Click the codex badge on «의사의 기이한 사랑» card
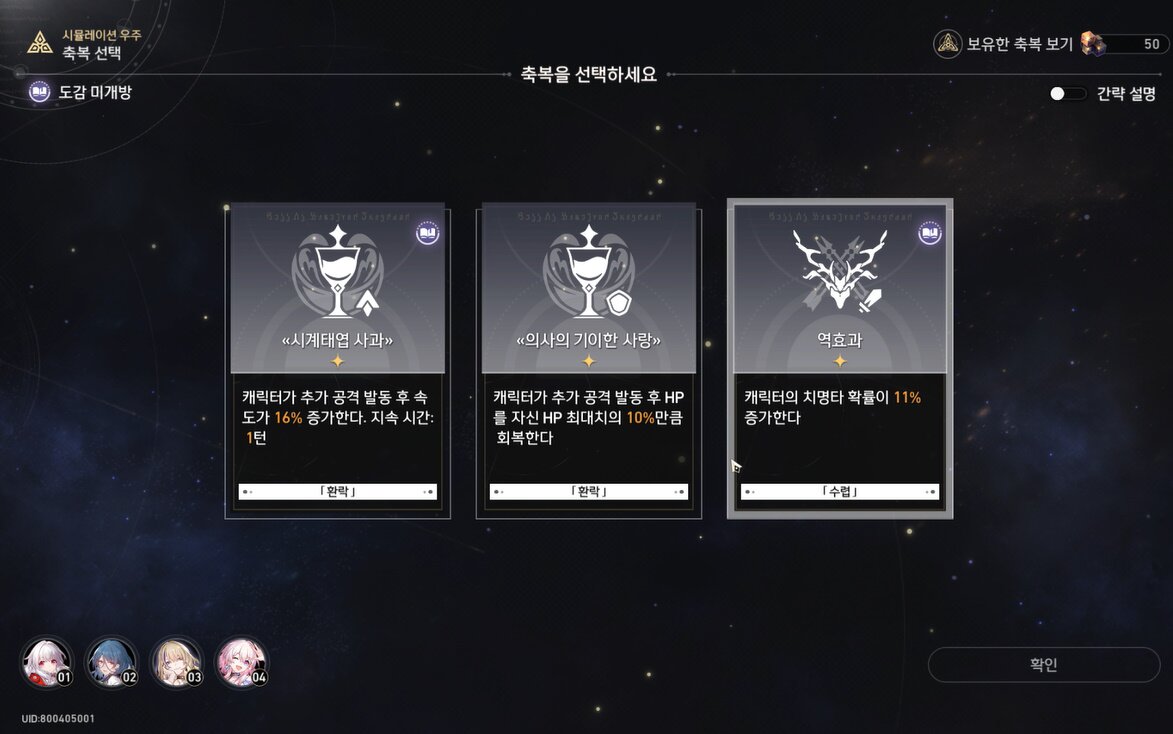 (x=679, y=234)
